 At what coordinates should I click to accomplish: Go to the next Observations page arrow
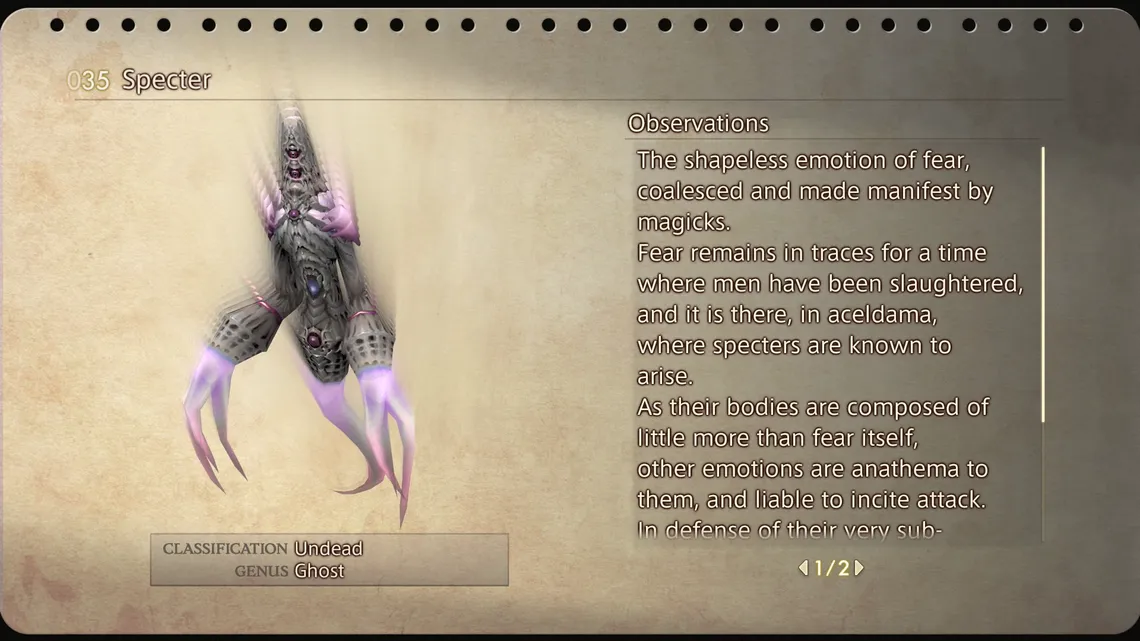pyautogui.click(x=859, y=568)
